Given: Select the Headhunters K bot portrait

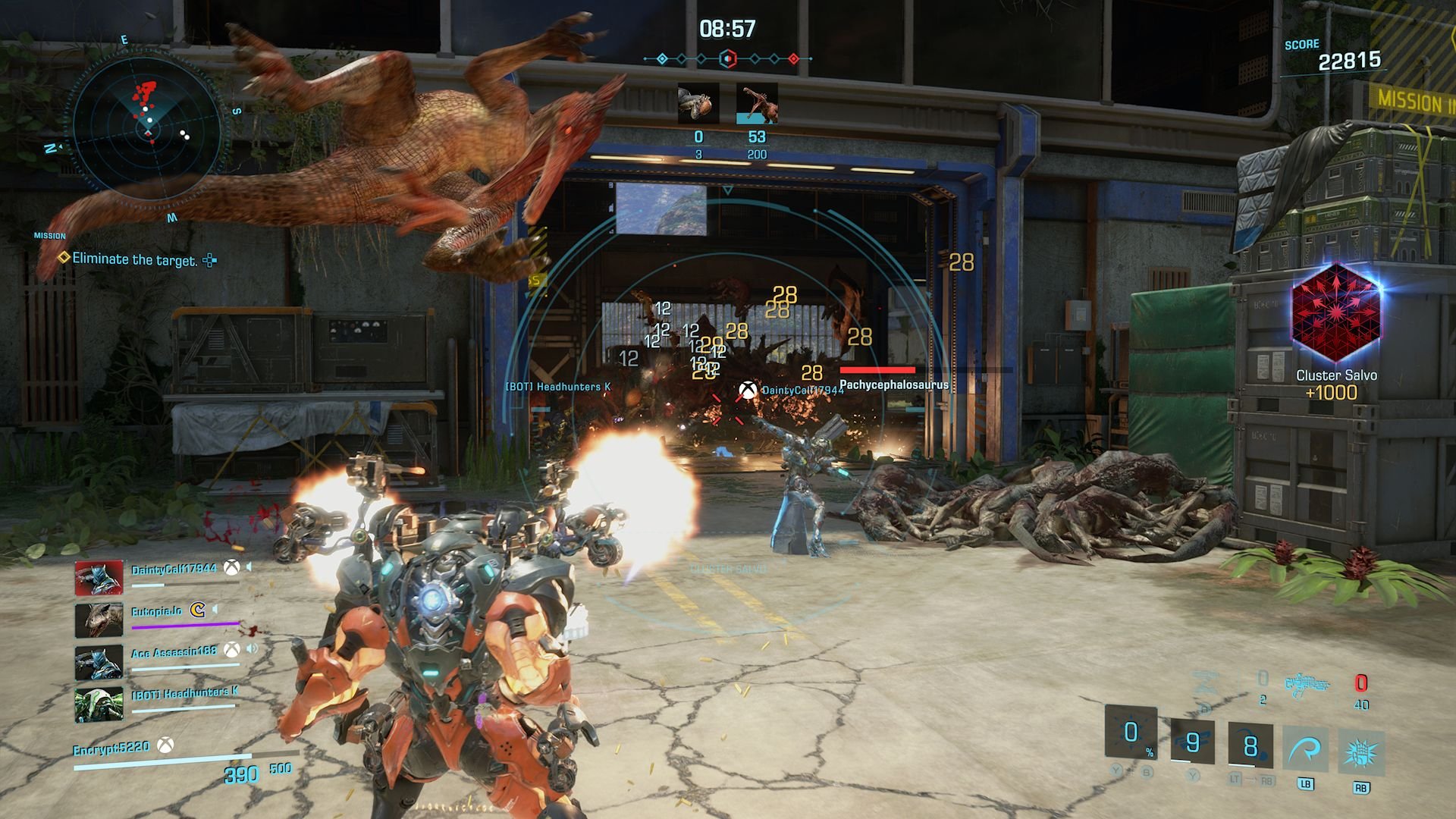Looking at the screenshot, I should (99, 704).
